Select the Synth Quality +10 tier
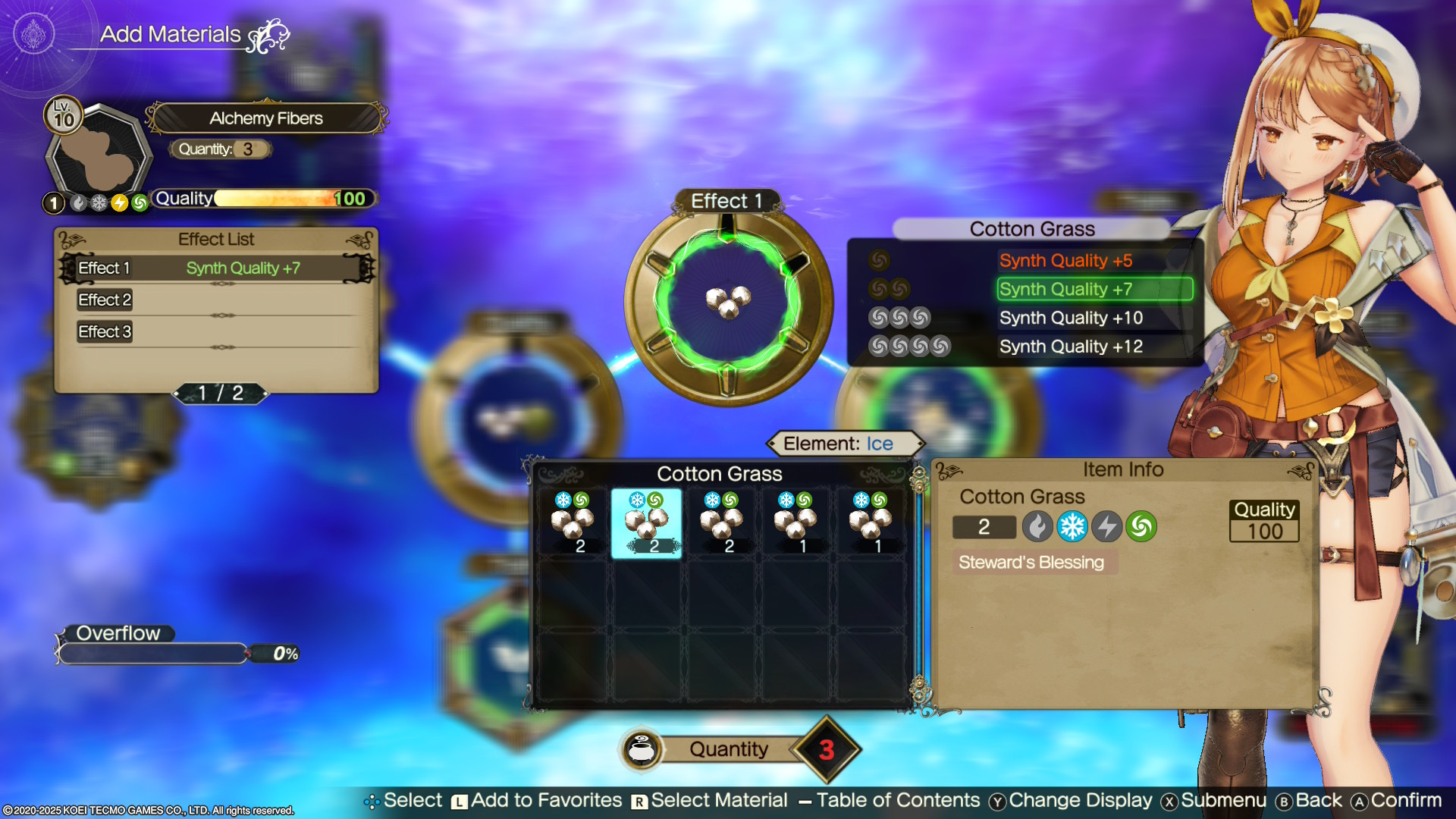 tap(1070, 318)
